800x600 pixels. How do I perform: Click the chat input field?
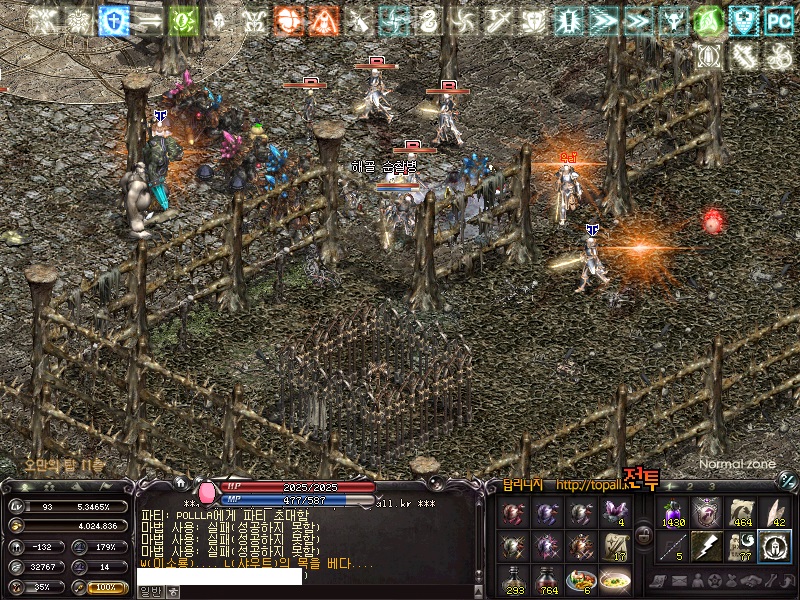pyautogui.click(x=220, y=576)
